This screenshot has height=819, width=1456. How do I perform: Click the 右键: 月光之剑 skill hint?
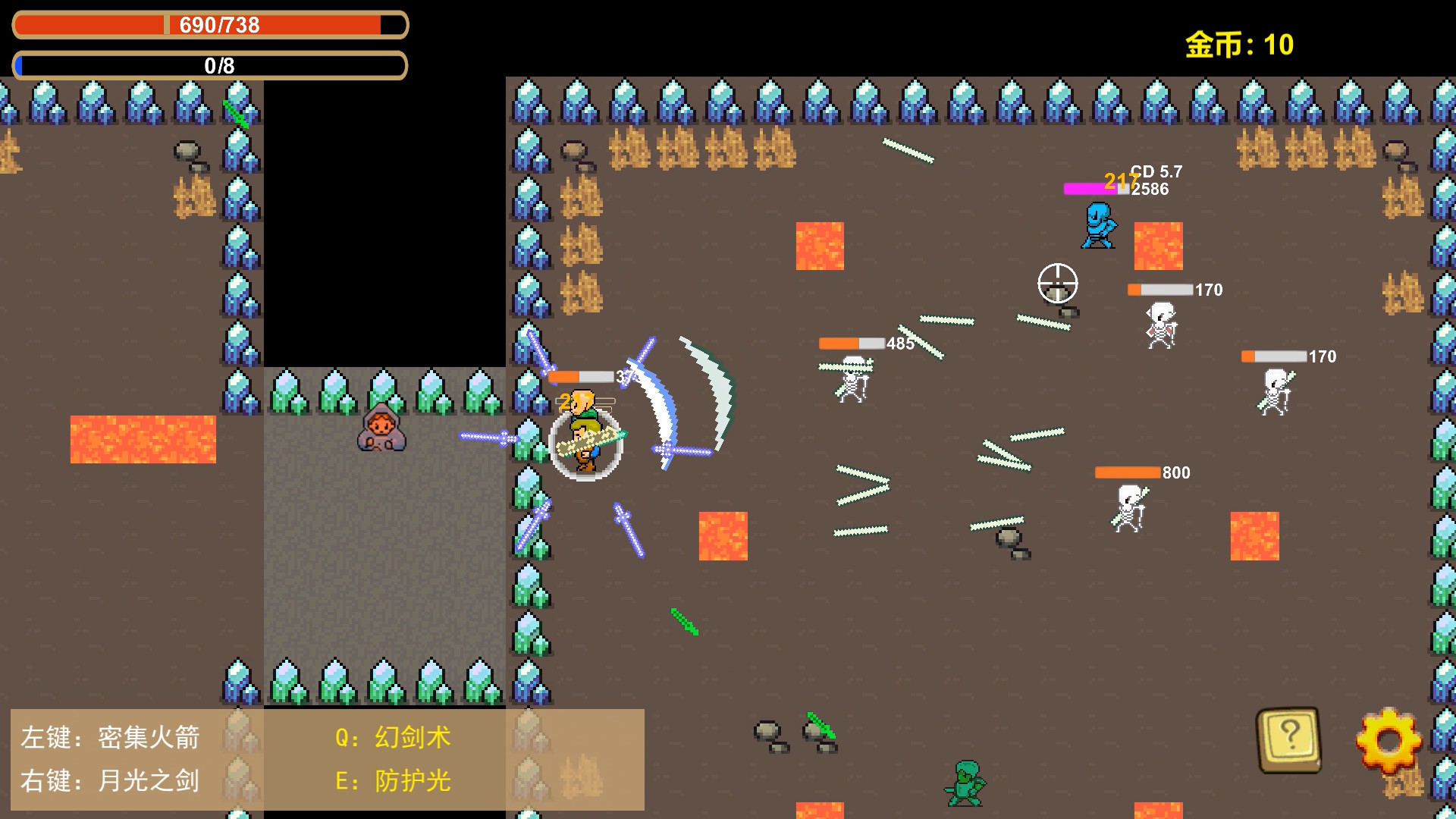[x=110, y=780]
